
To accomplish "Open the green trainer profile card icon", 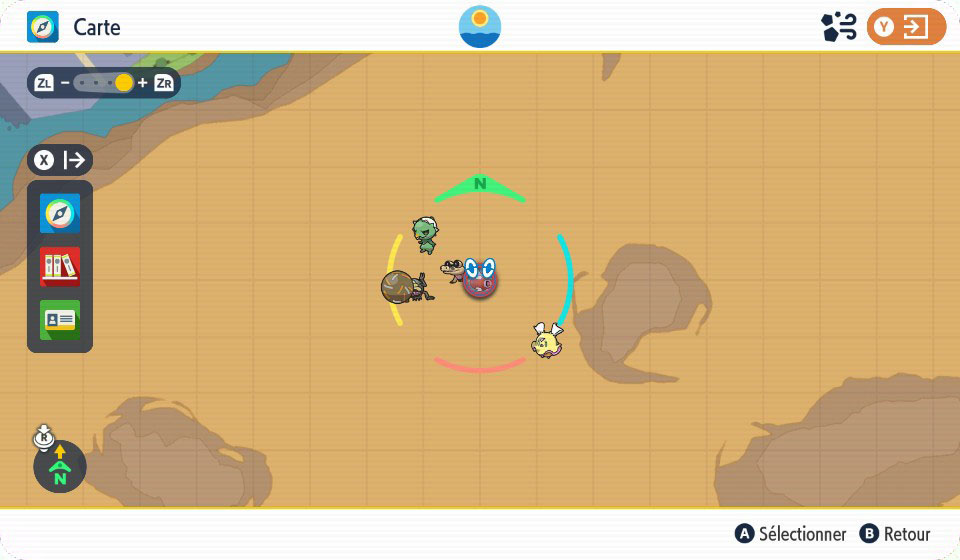I will tap(60, 320).
